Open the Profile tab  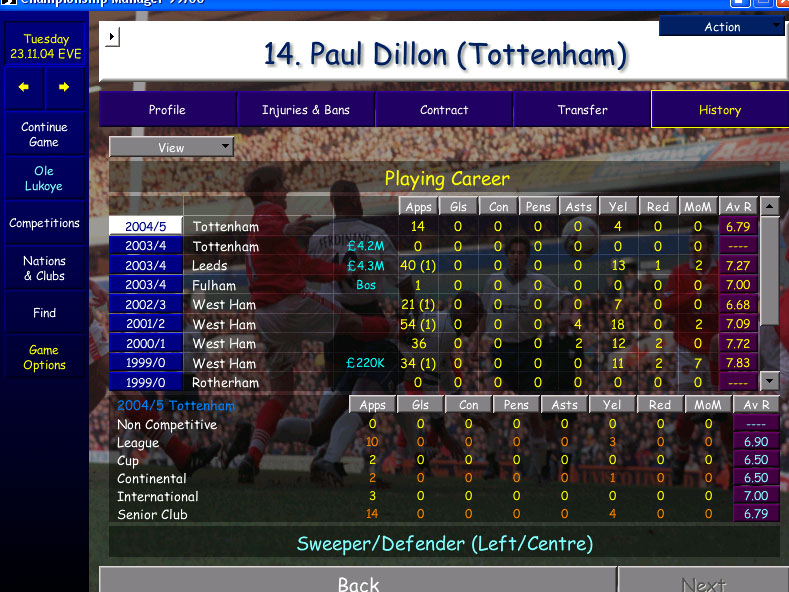tap(167, 110)
